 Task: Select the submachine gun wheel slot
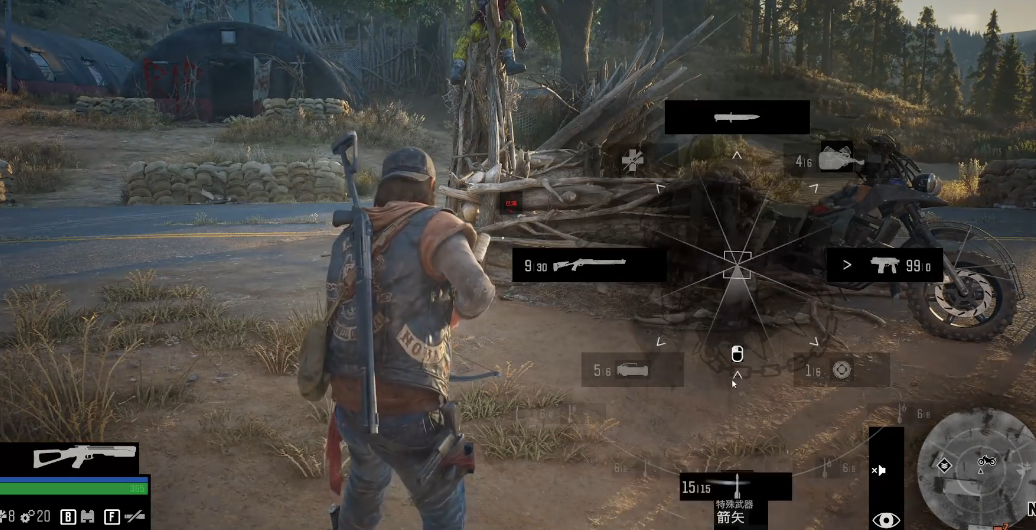point(884,265)
